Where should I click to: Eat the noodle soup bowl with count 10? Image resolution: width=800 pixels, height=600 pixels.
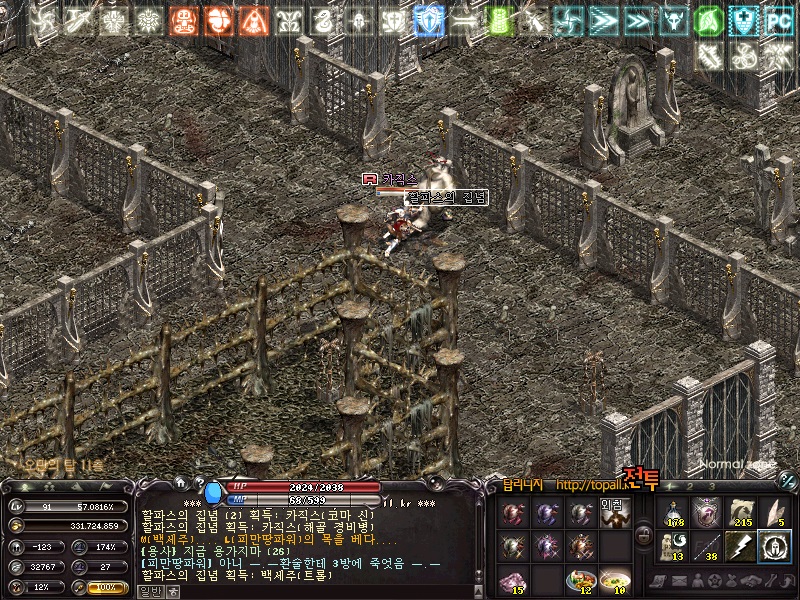[x=613, y=580]
